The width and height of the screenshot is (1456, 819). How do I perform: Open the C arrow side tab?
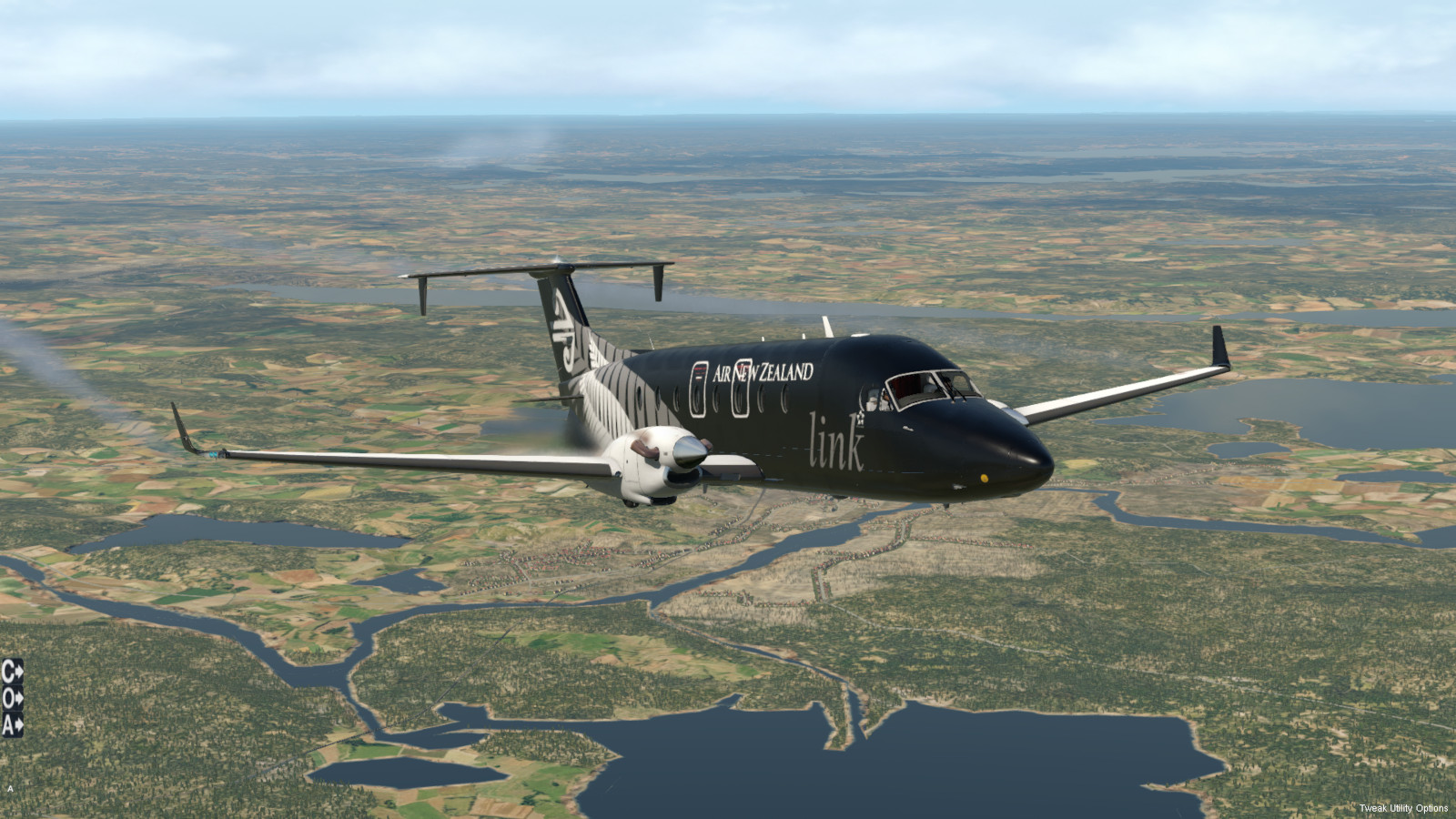click(x=12, y=672)
